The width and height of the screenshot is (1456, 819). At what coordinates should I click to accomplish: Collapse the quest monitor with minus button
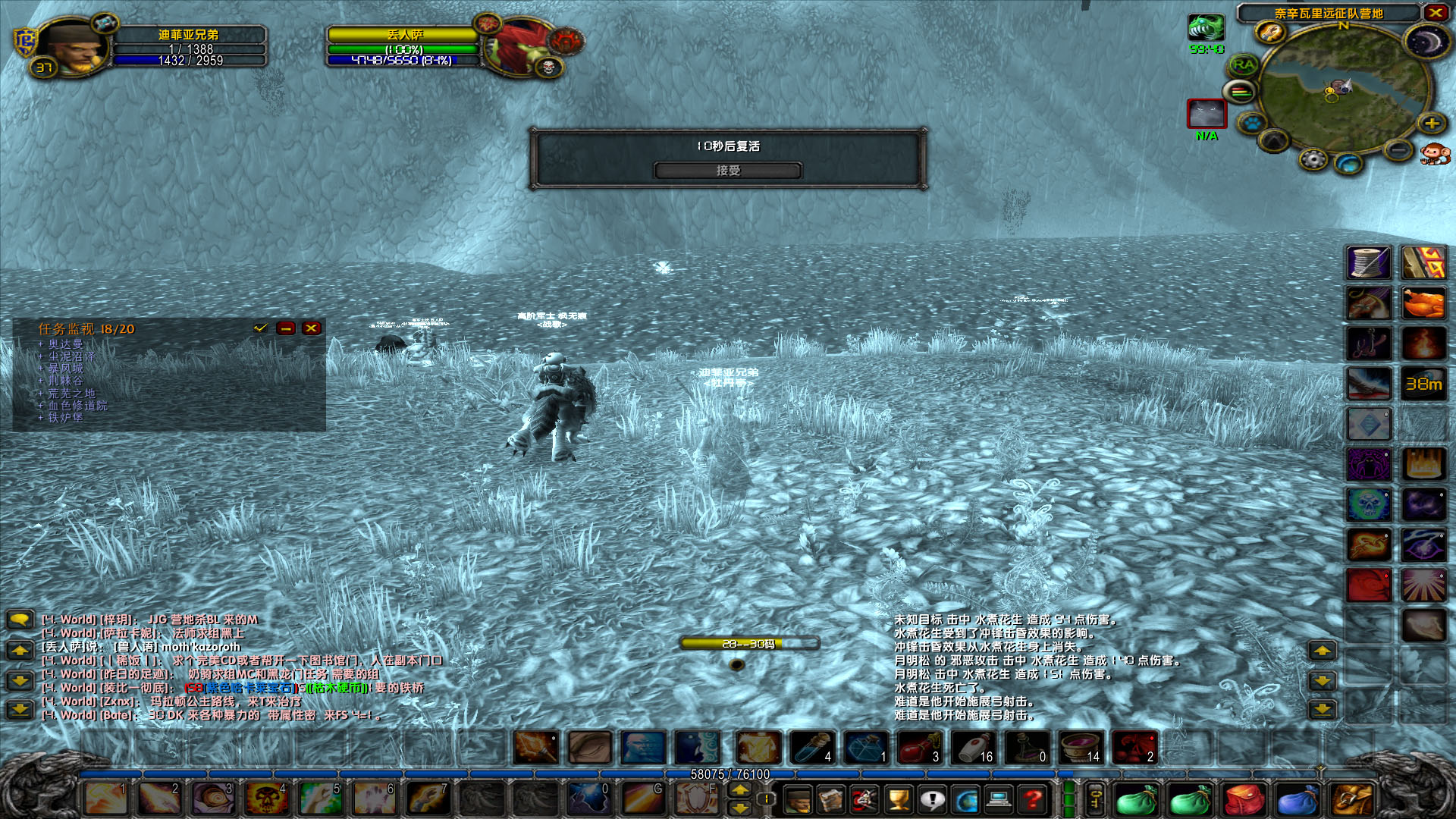pos(285,328)
